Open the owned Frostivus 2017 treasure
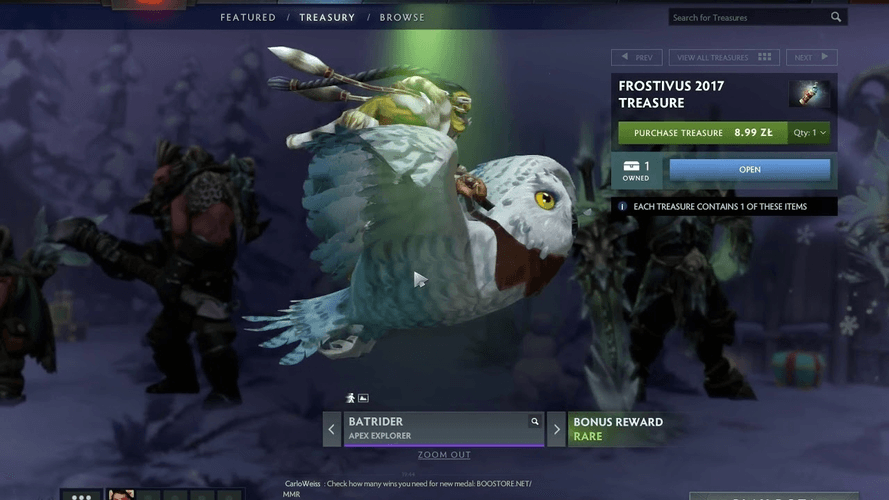 coord(749,170)
